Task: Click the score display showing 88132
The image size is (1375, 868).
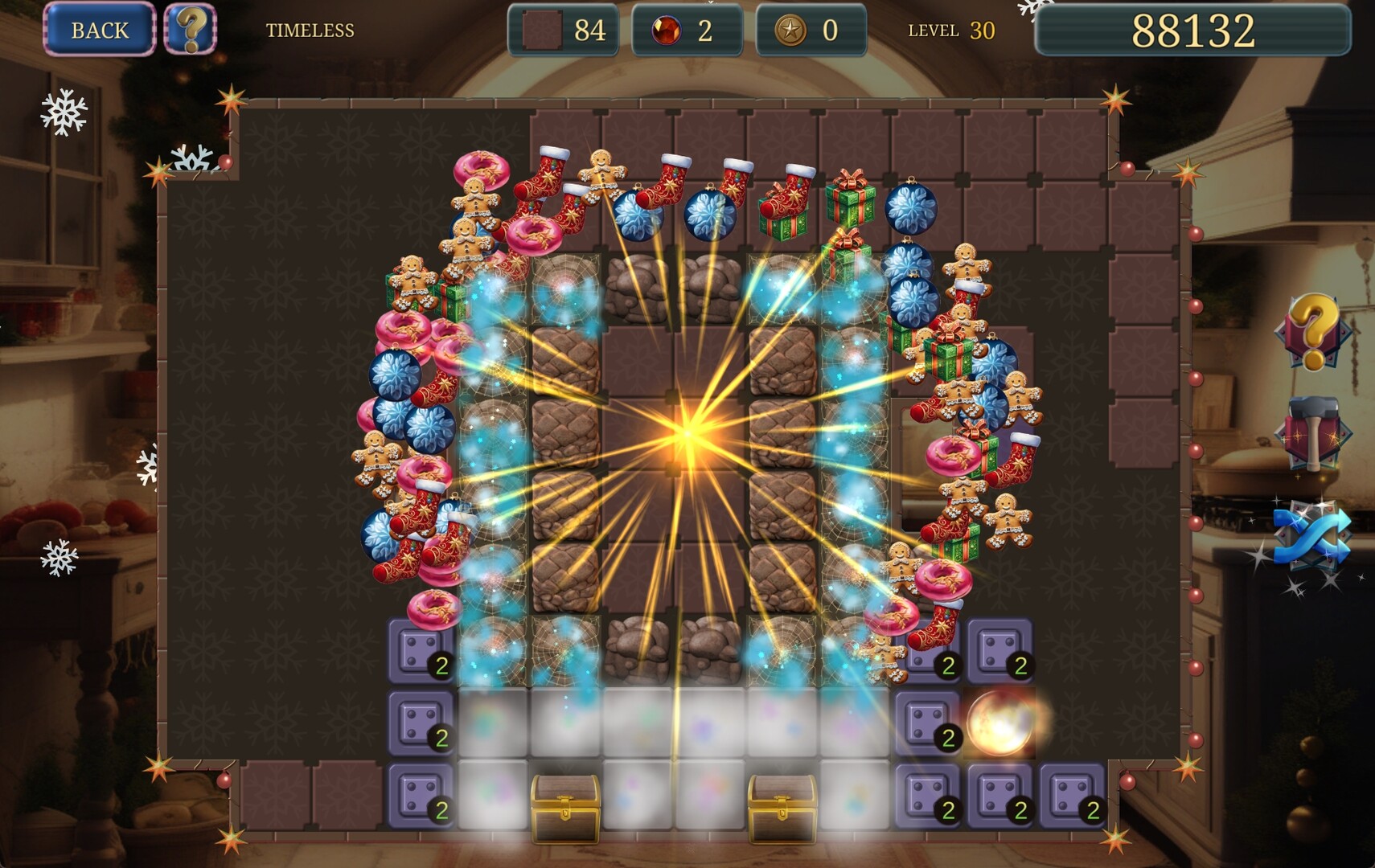Action: coord(1192,30)
